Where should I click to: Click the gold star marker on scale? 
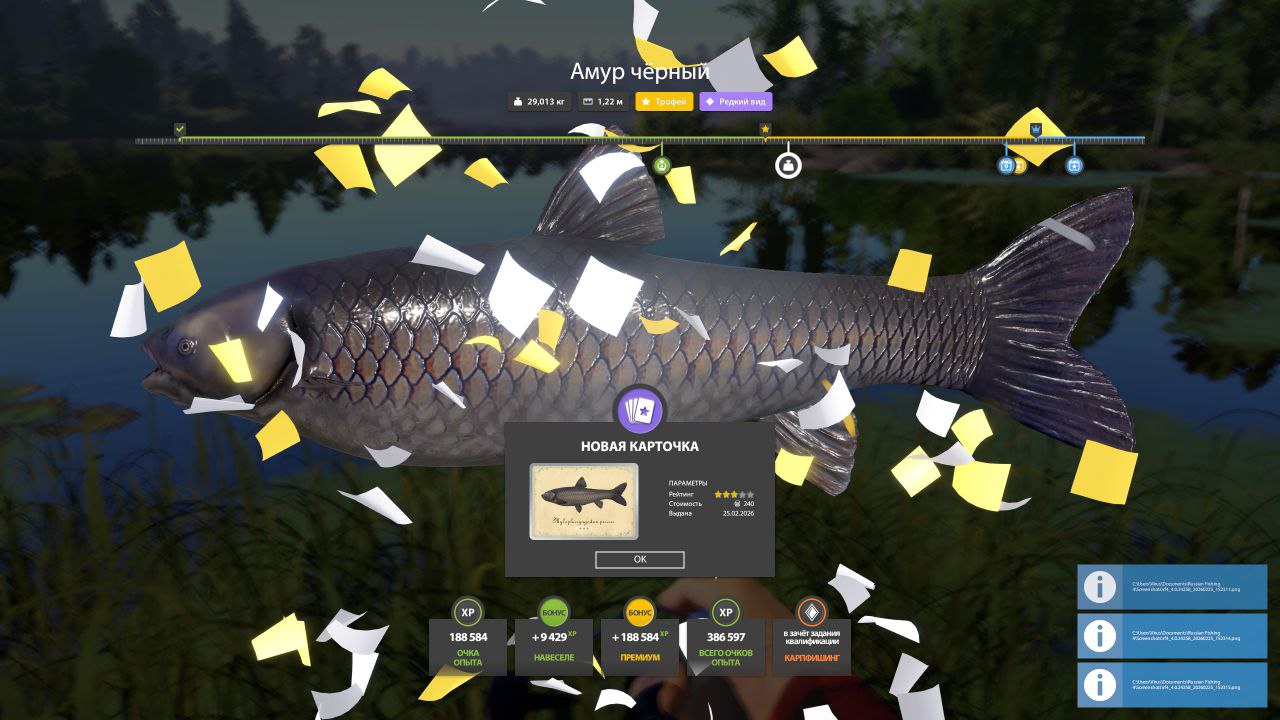click(765, 129)
